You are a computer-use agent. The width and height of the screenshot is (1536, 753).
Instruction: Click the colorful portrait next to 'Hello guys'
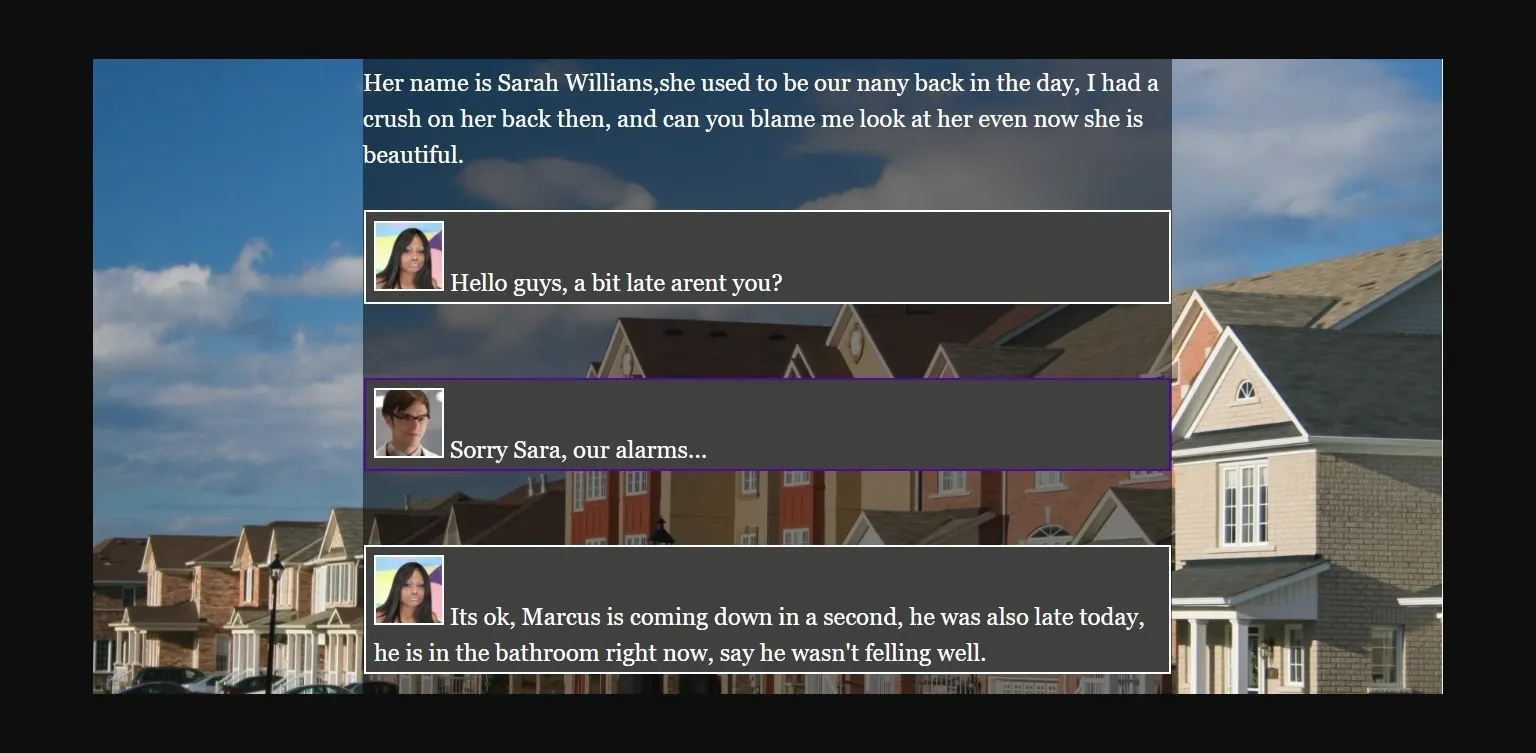click(408, 256)
